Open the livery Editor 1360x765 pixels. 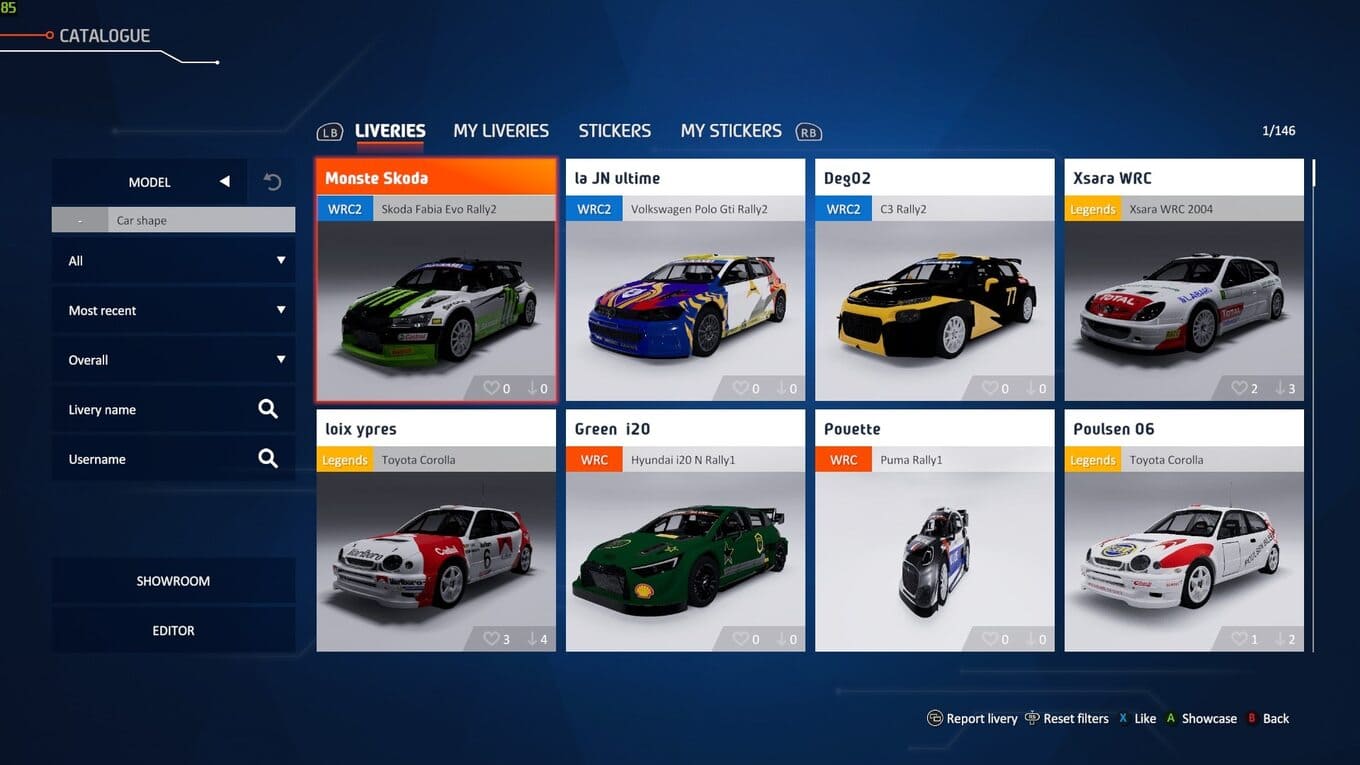(173, 631)
